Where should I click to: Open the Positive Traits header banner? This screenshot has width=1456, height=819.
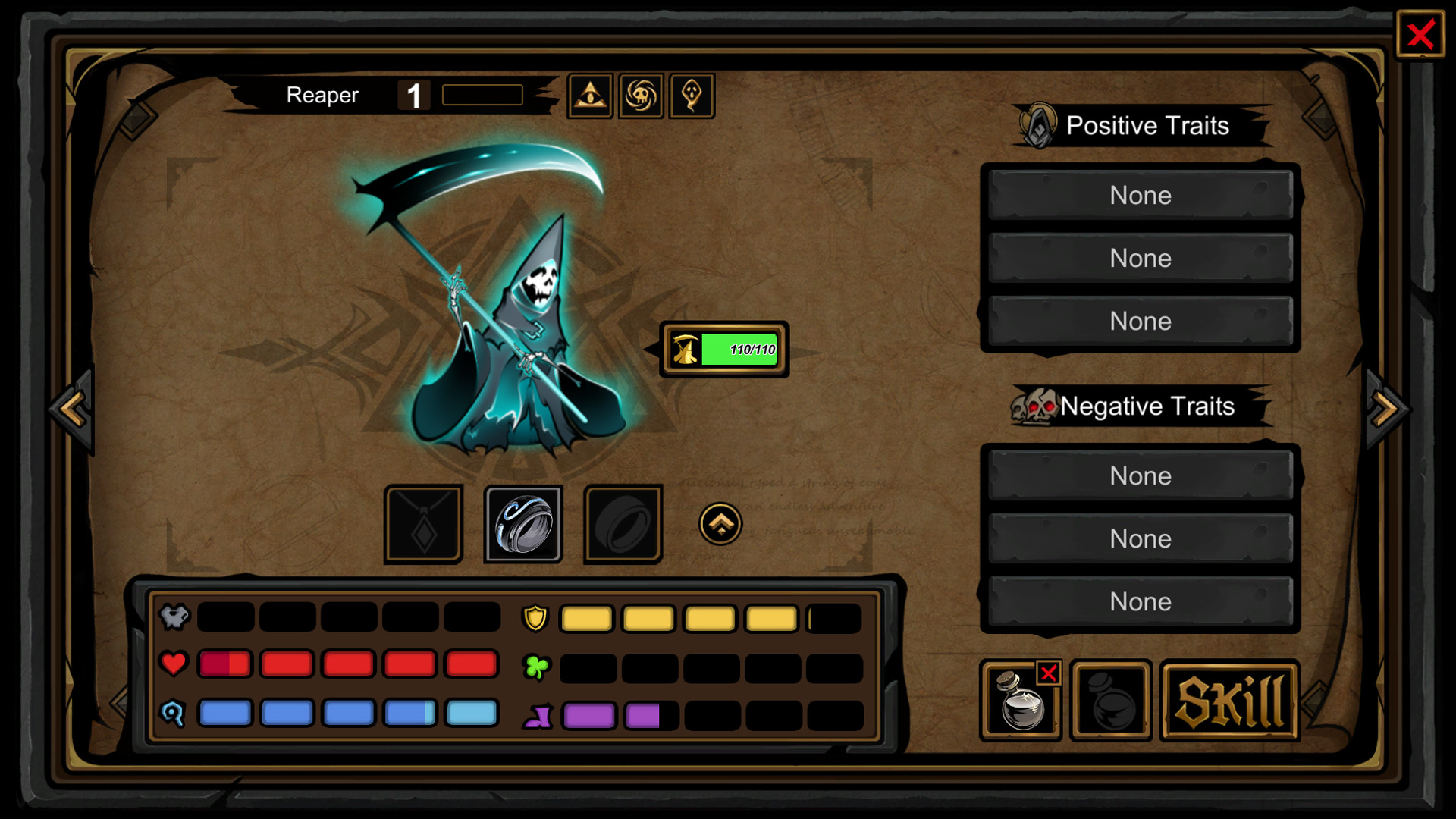1137,125
